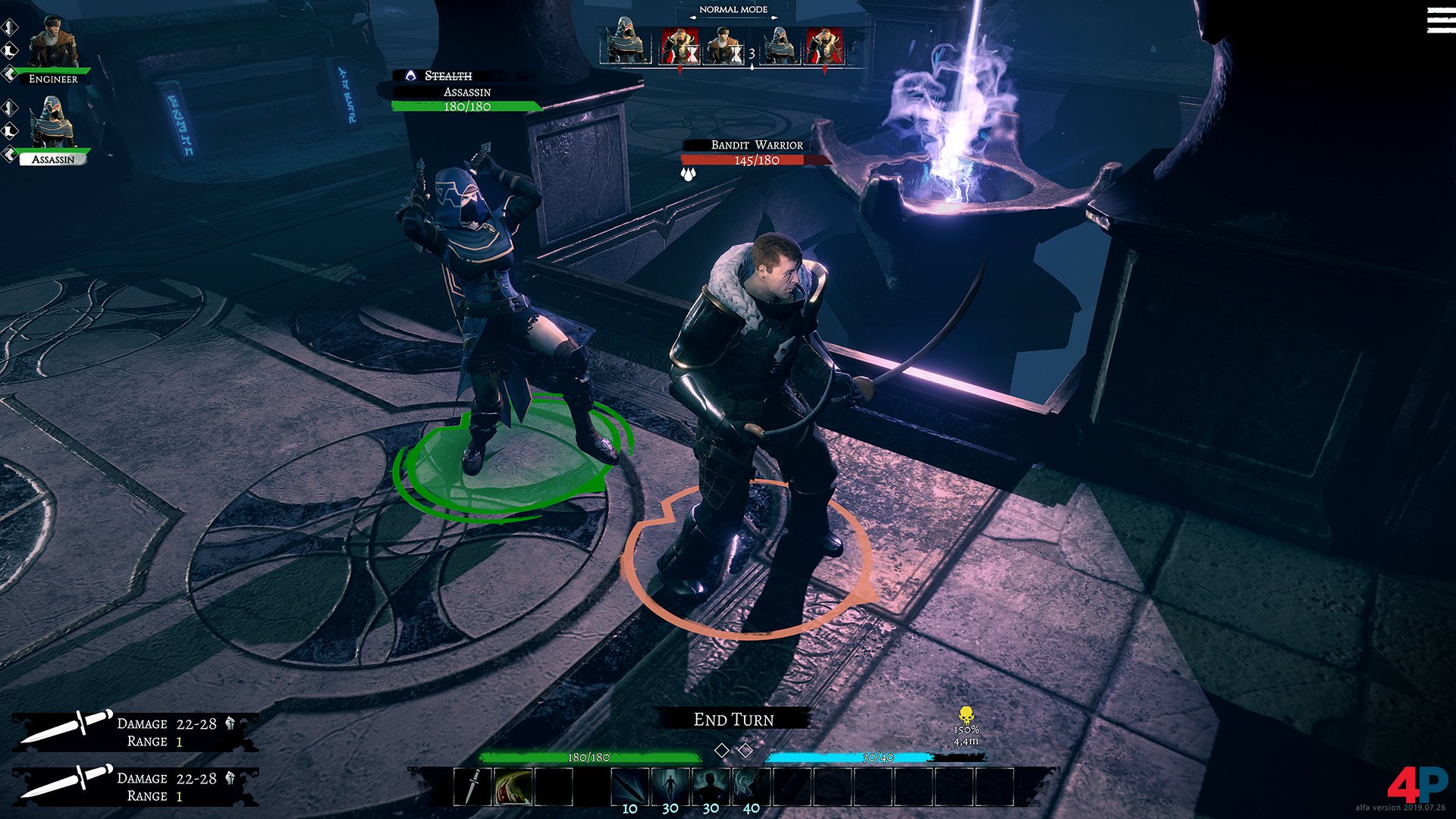Switch mode with the left arrow under Normal Mode

pos(693,19)
